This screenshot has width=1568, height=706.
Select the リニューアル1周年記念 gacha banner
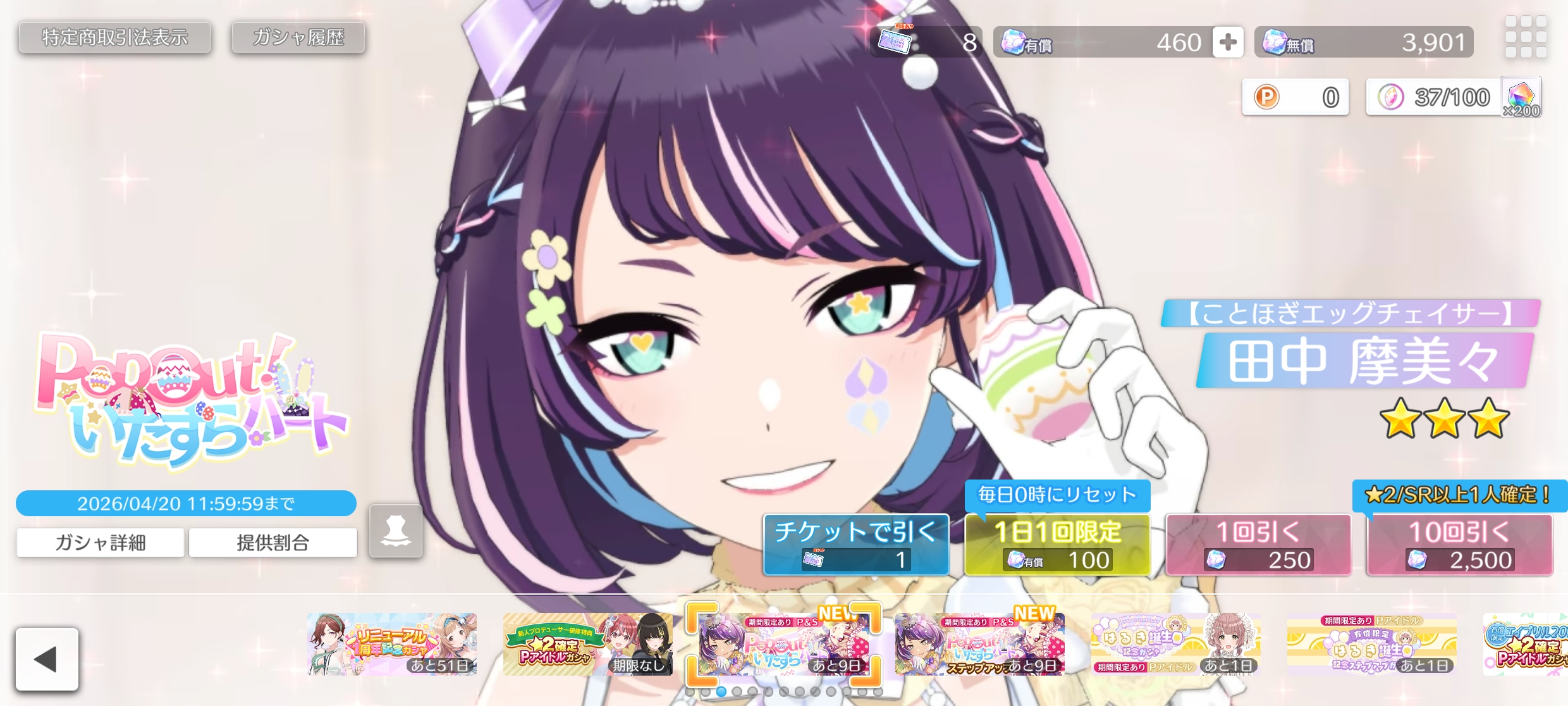[x=392, y=644]
